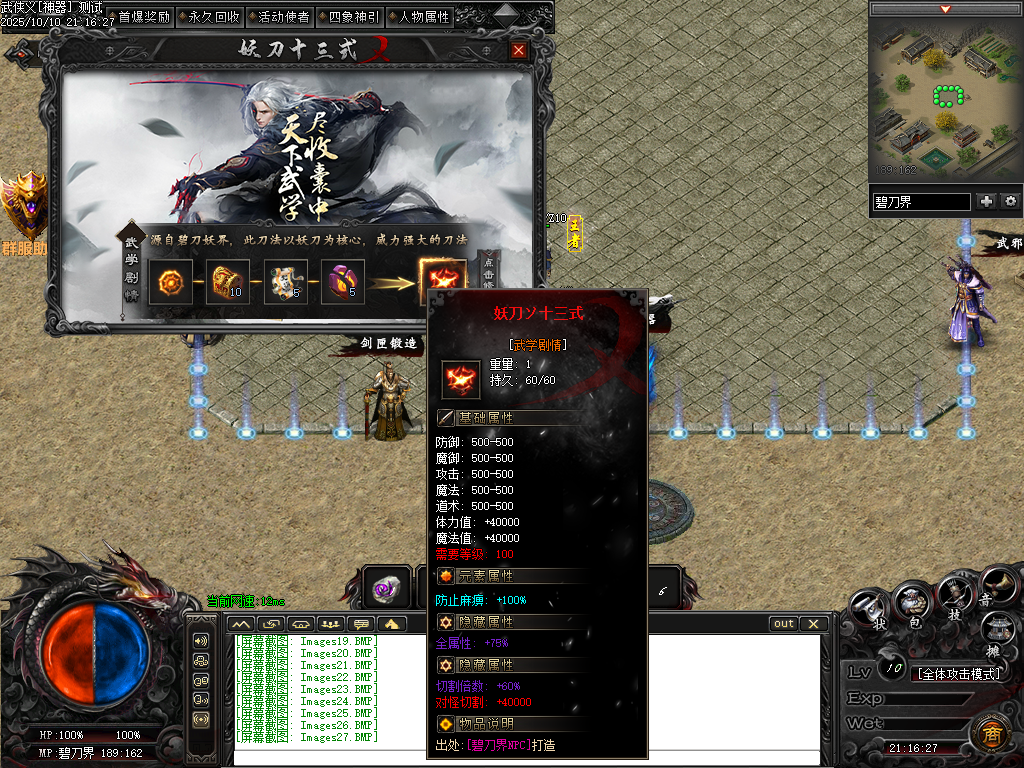Select the scroll material with count 5
This screenshot has height=768, width=1024.
click(x=285, y=282)
